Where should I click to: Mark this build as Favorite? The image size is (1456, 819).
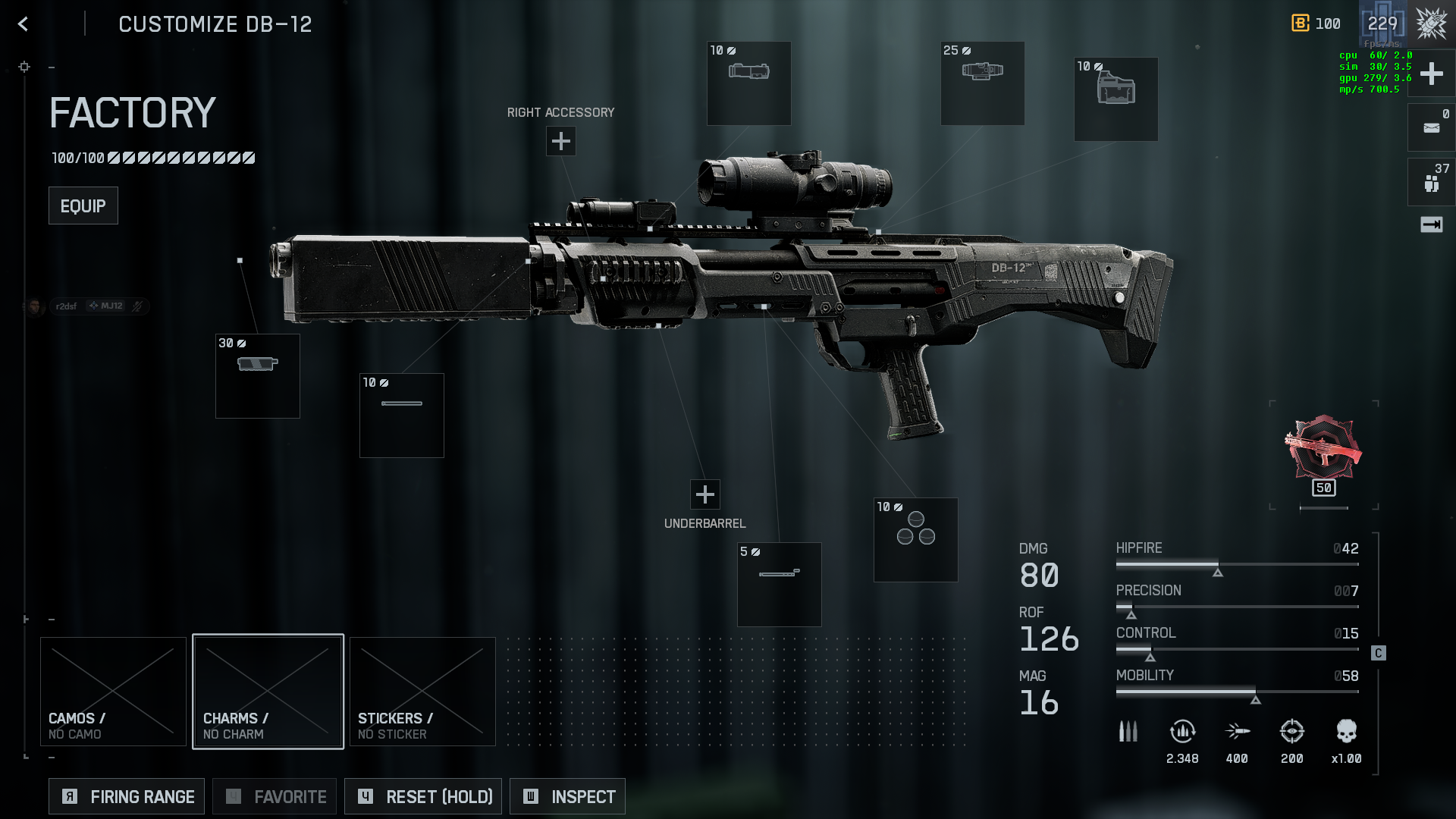275,796
